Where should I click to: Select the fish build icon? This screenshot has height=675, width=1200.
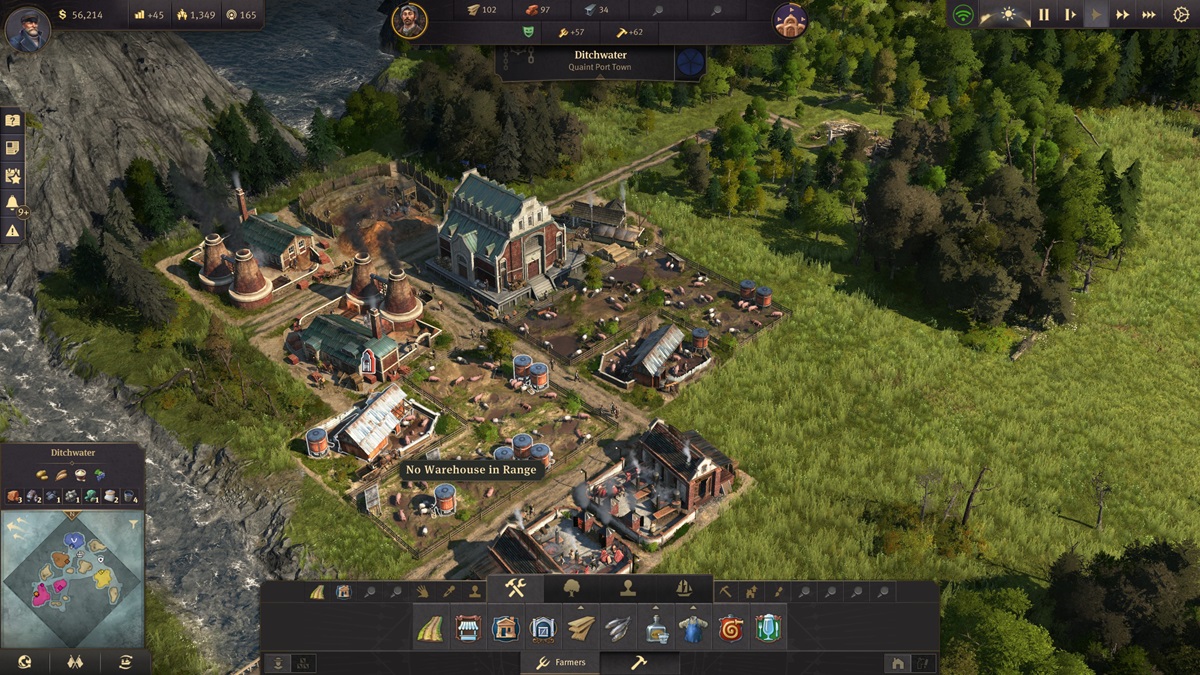pos(618,628)
